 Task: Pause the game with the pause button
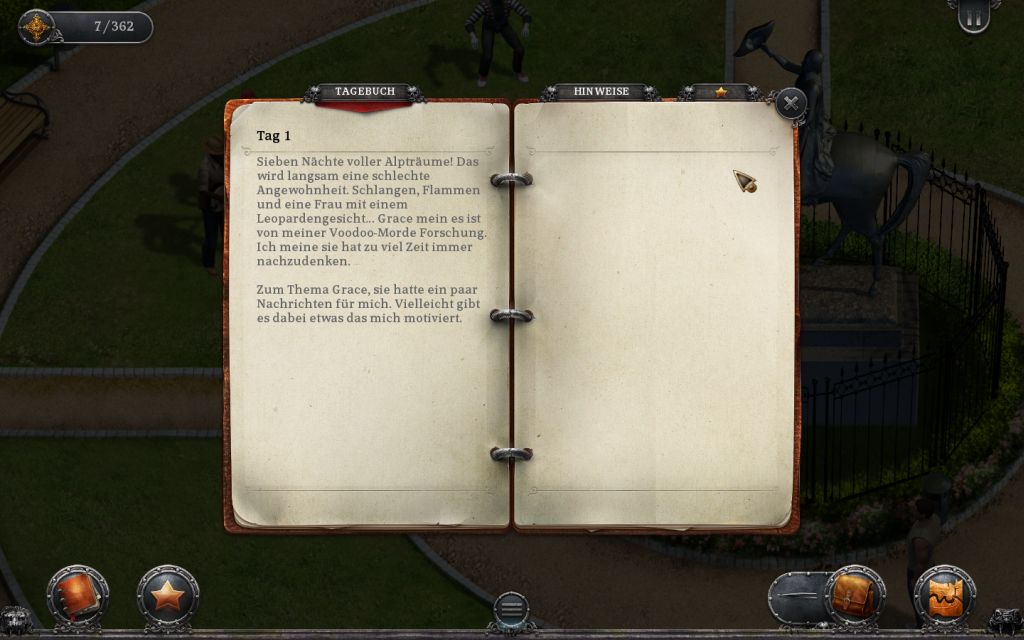click(x=973, y=14)
